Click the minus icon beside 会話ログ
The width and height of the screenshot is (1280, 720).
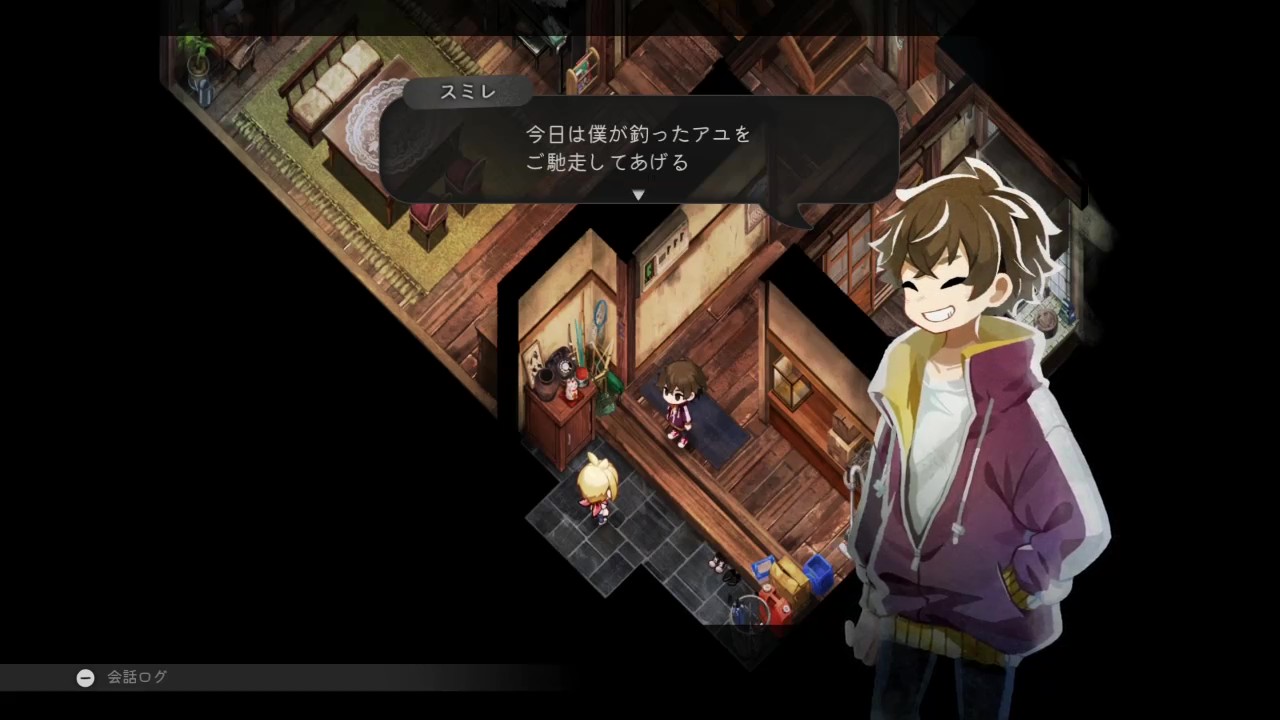pos(85,677)
